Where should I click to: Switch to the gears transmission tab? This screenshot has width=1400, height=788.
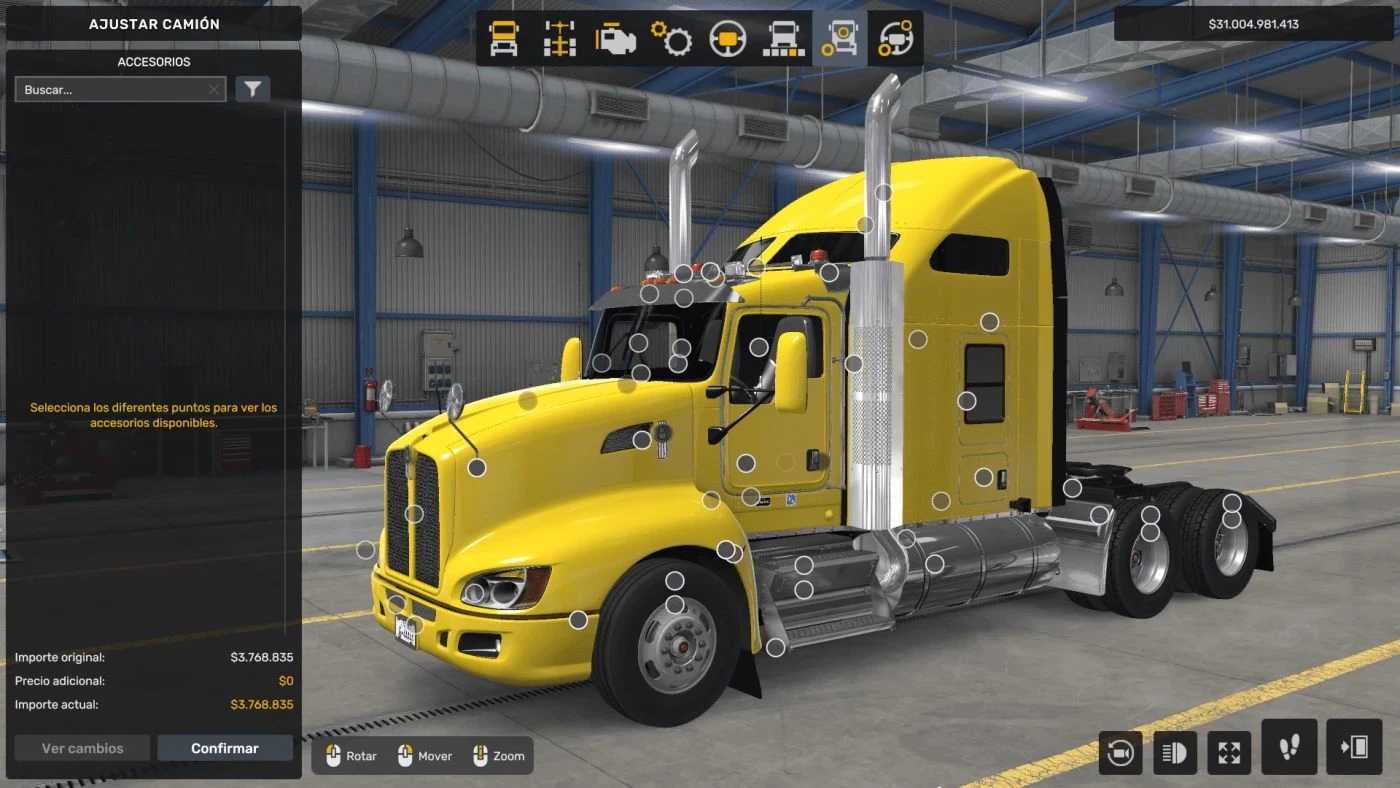pos(672,39)
